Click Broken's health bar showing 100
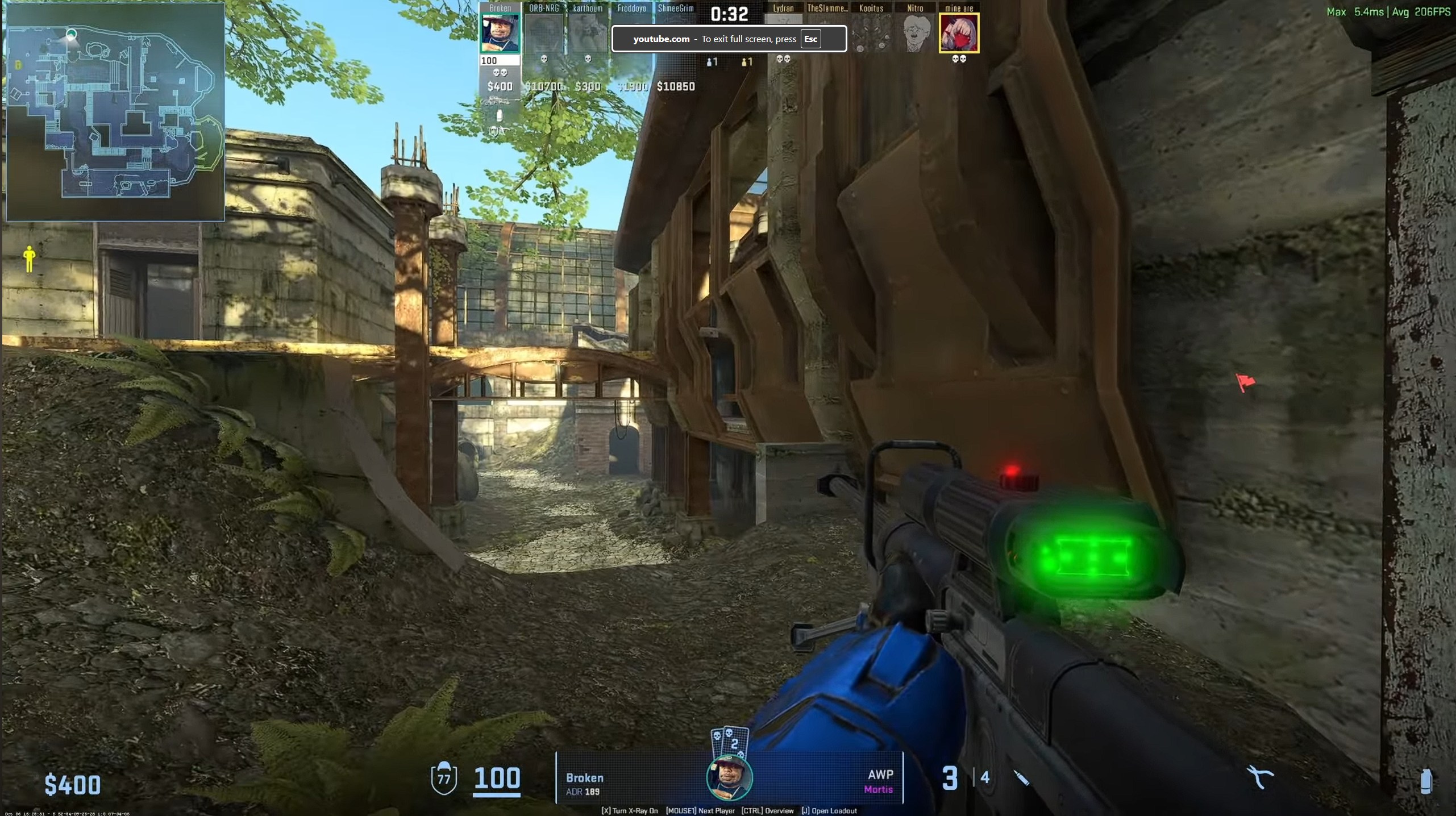The width and height of the screenshot is (1456, 816). (x=500, y=60)
